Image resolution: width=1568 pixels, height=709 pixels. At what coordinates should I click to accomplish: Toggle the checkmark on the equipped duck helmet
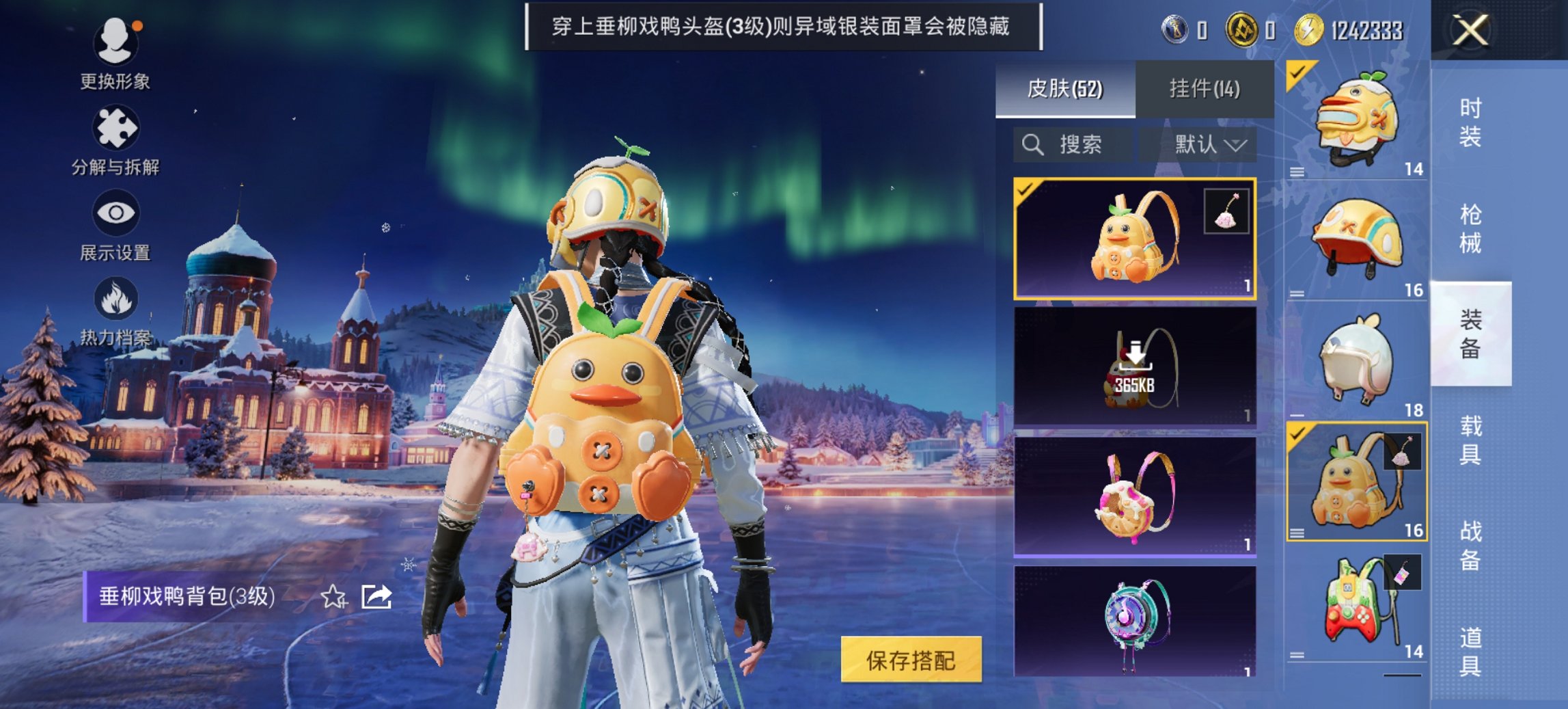pyautogui.click(x=1299, y=71)
